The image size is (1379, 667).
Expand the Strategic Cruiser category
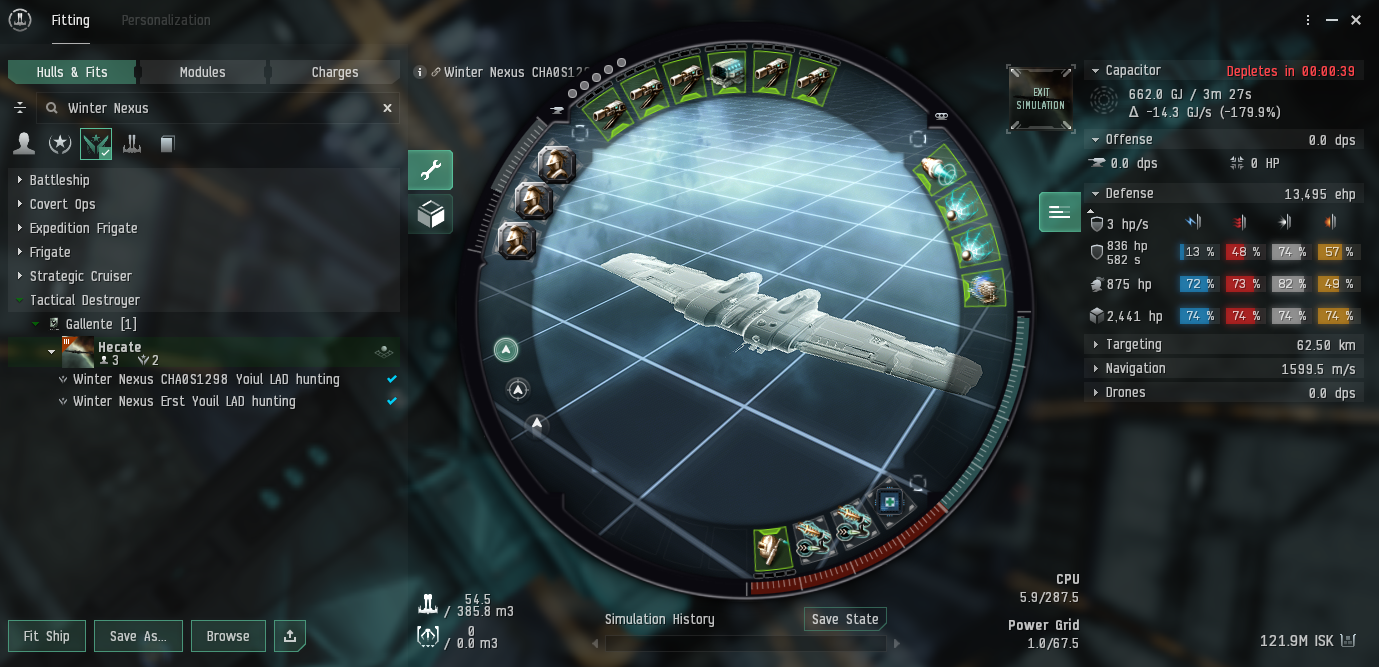pos(80,276)
